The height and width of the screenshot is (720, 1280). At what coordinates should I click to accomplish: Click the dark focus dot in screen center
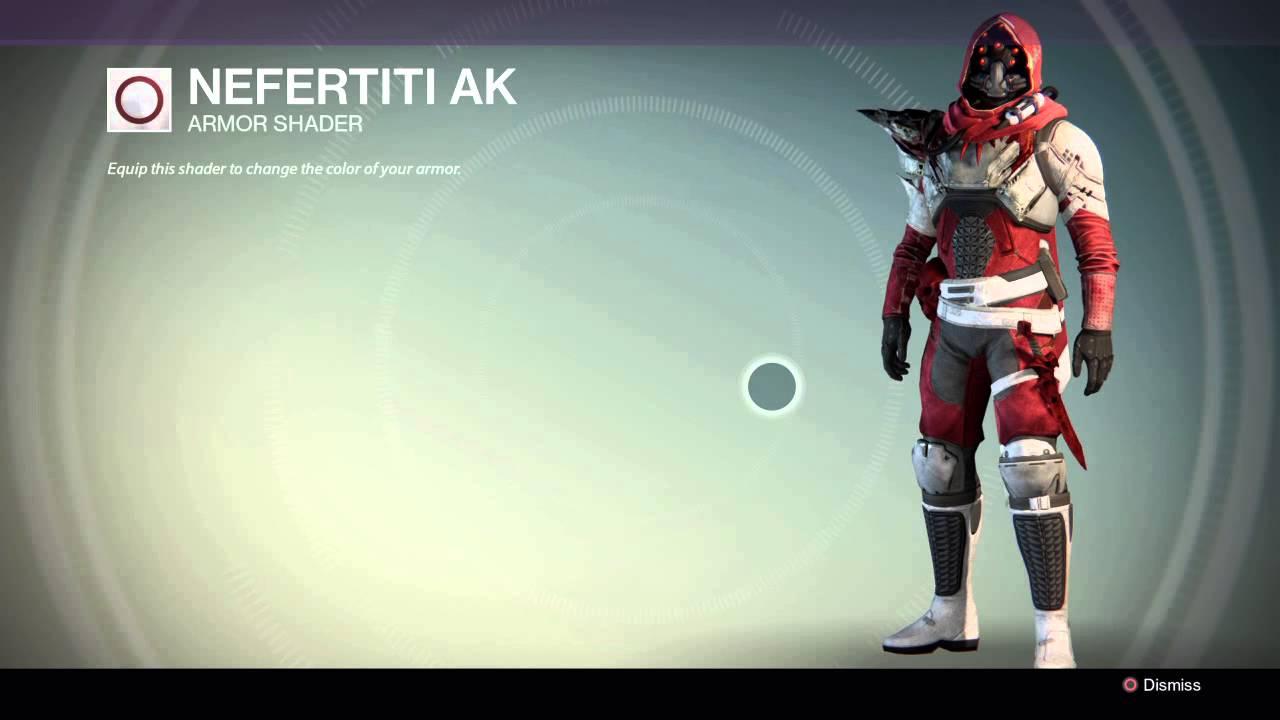pos(770,387)
